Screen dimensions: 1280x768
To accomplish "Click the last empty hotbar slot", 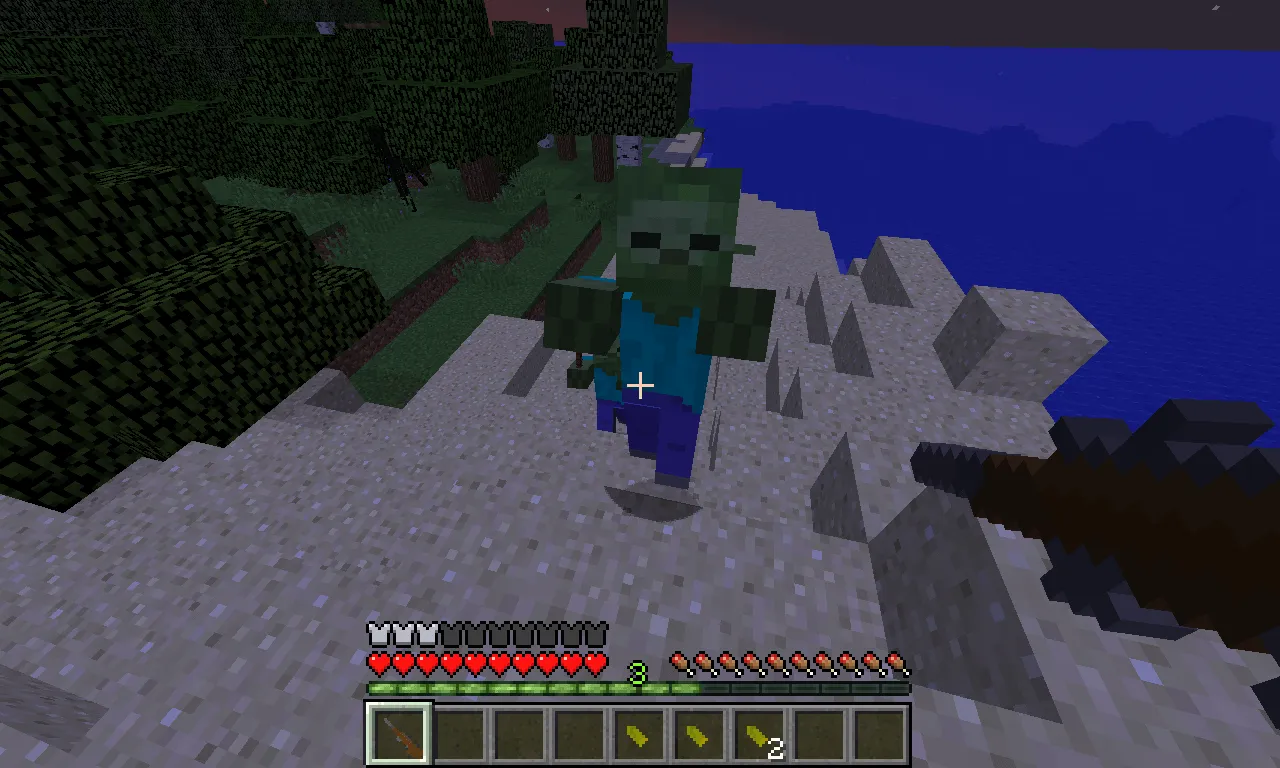I will point(878,734).
